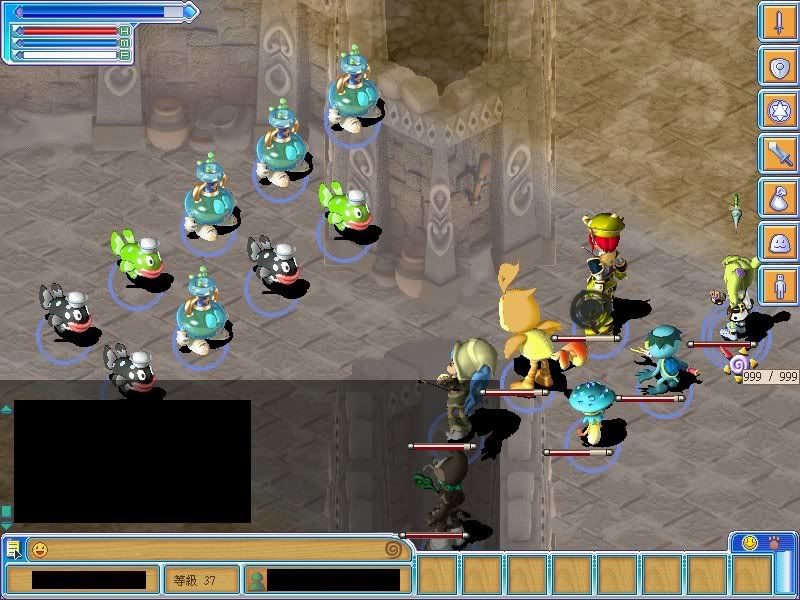This screenshot has height=600, width=800.
Task: Choose the shield defend command
Action: [777, 67]
